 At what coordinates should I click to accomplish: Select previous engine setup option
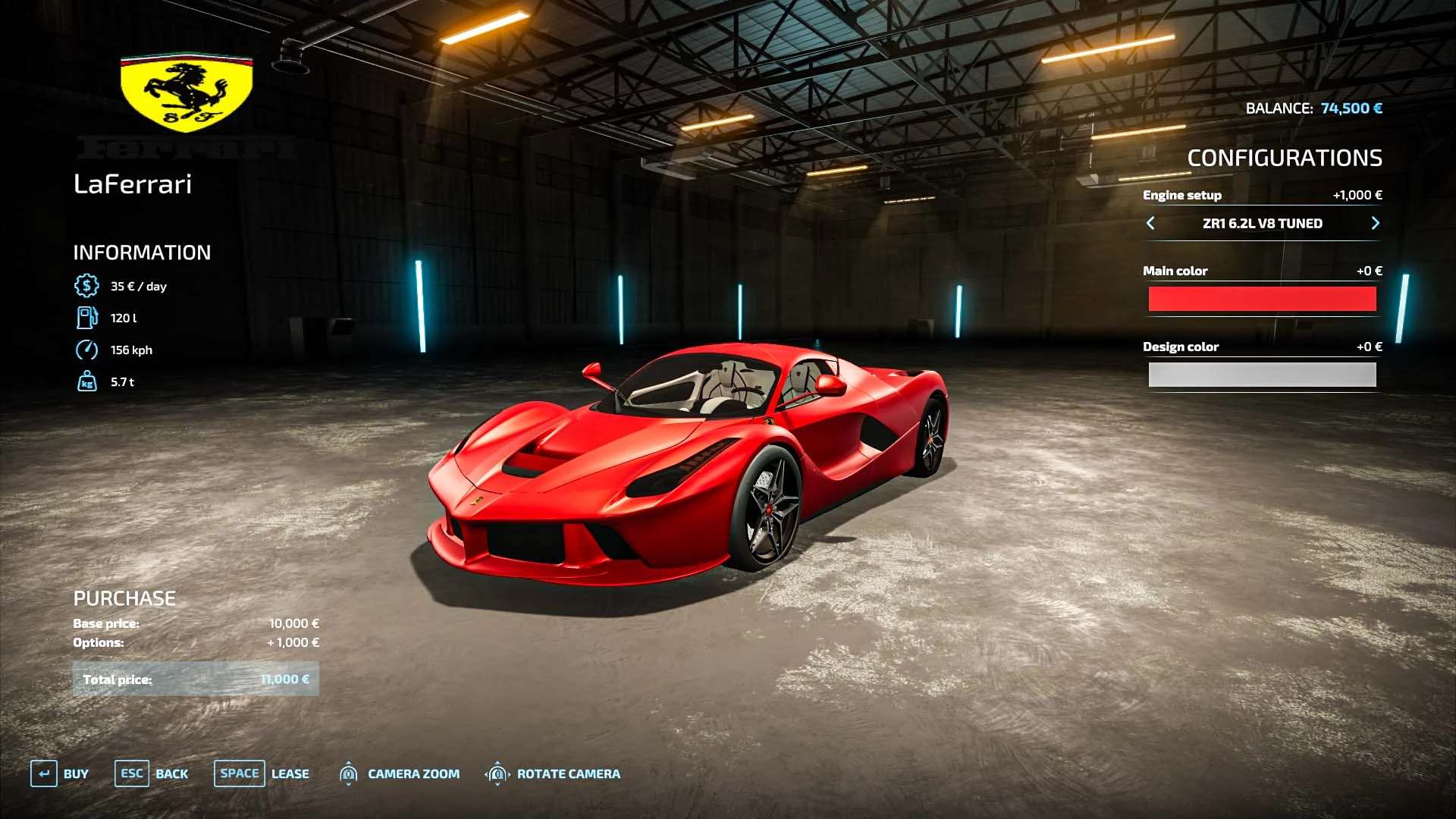(1150, 223)
